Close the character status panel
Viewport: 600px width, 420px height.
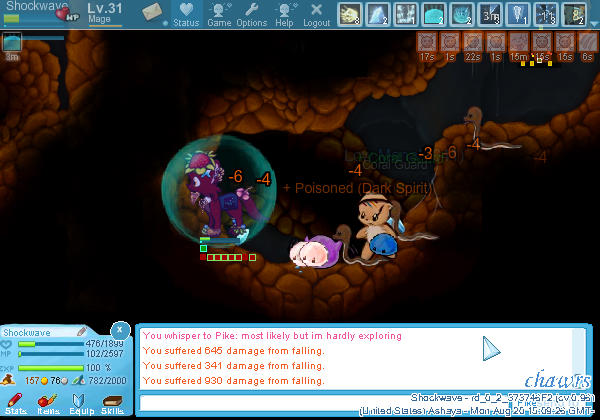tap(119, 328)
